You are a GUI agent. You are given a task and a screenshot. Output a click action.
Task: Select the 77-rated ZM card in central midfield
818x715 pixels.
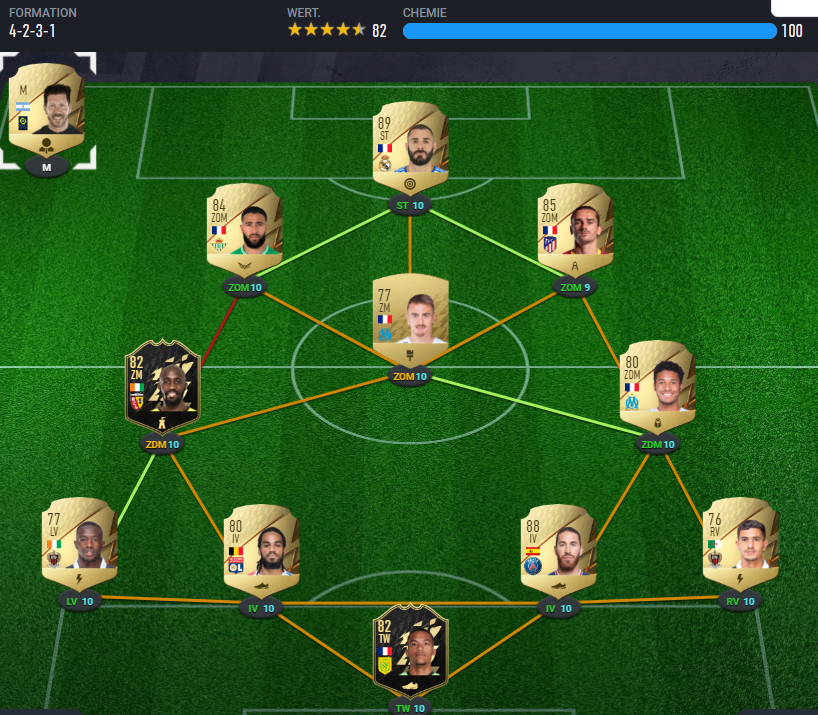[410, 320]
